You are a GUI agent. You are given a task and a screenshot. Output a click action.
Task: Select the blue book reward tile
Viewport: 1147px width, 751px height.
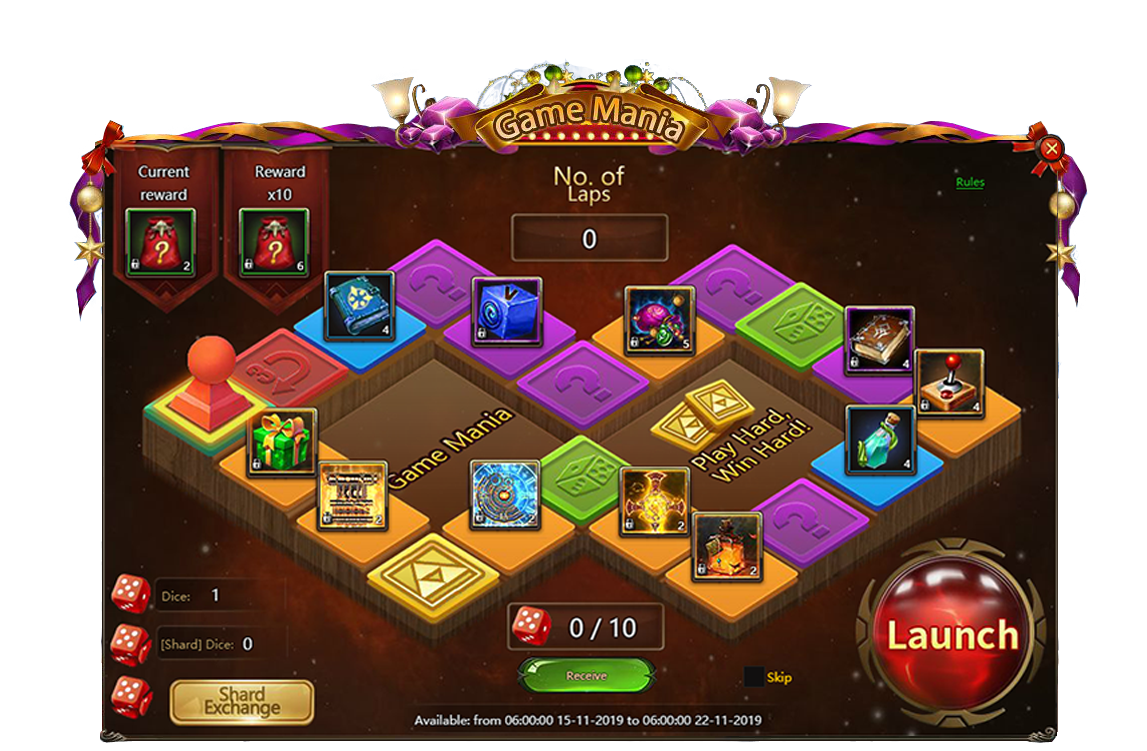tap(359, 307)
